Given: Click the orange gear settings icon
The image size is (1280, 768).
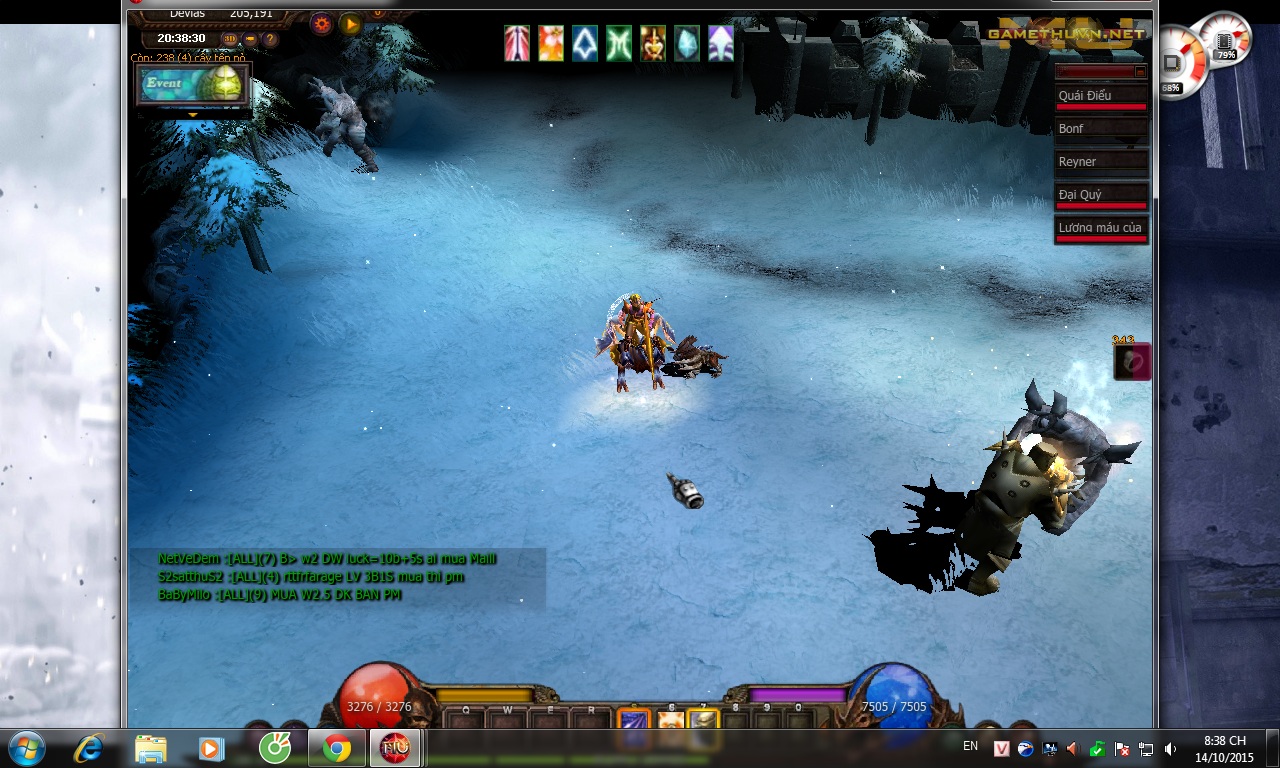Looking at the screenshot, I should pos(321,24).
